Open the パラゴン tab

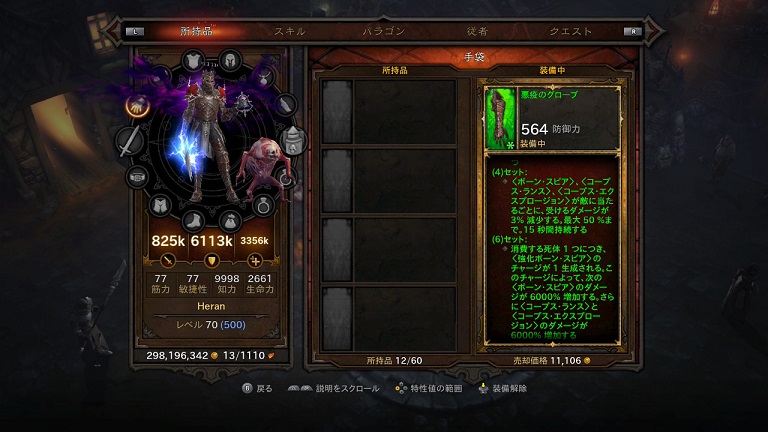[383, 31]
